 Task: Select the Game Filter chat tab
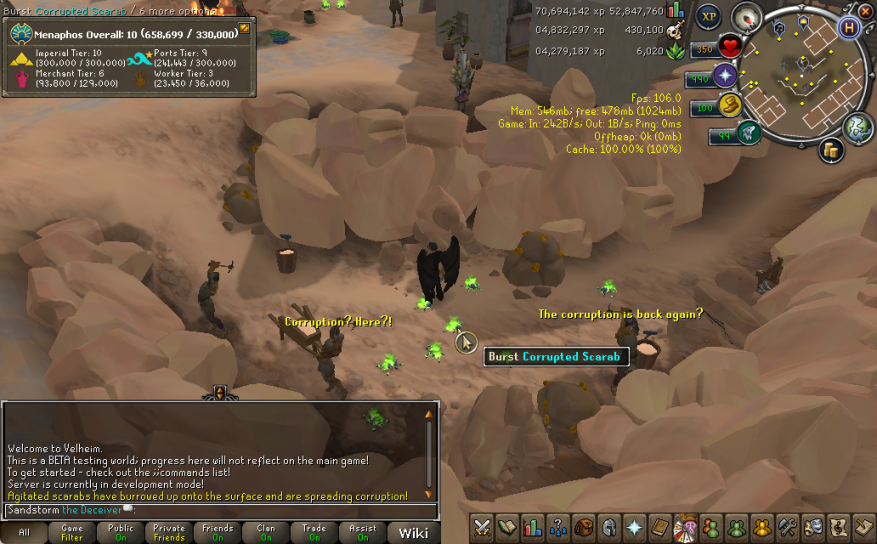pyautogui.click(x=72, y=532)
